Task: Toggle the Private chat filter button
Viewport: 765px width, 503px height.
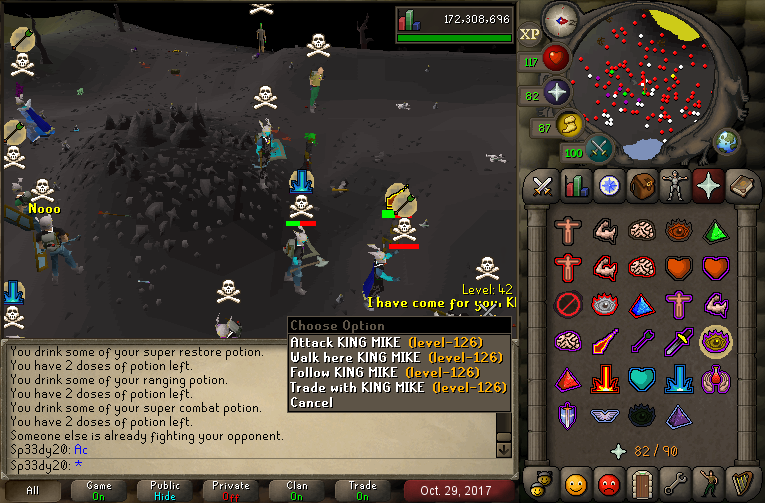Action: (231, 490)
